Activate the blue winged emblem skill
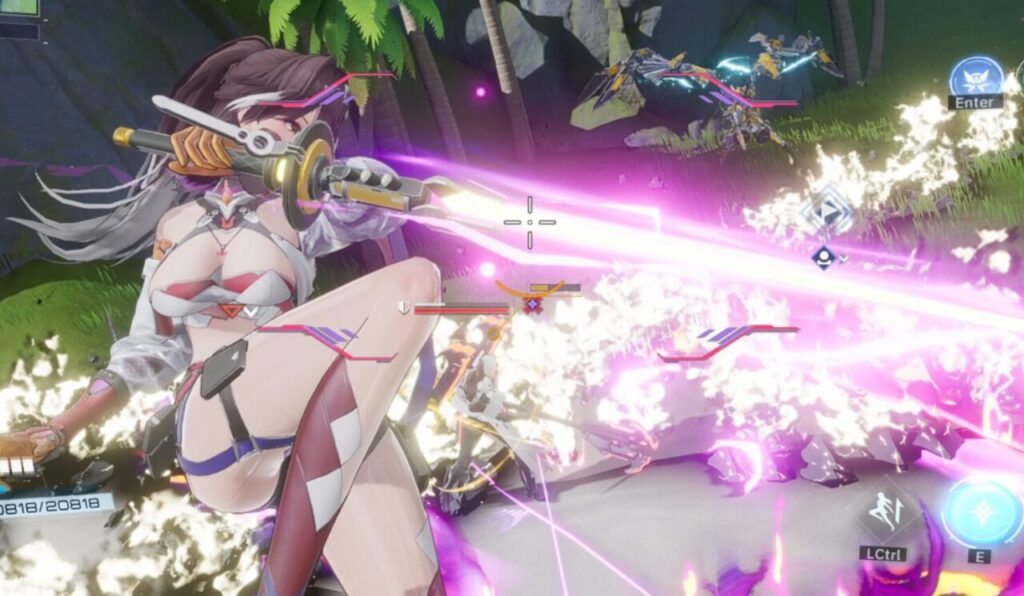 pyautogui.click(x=975, y=76)
